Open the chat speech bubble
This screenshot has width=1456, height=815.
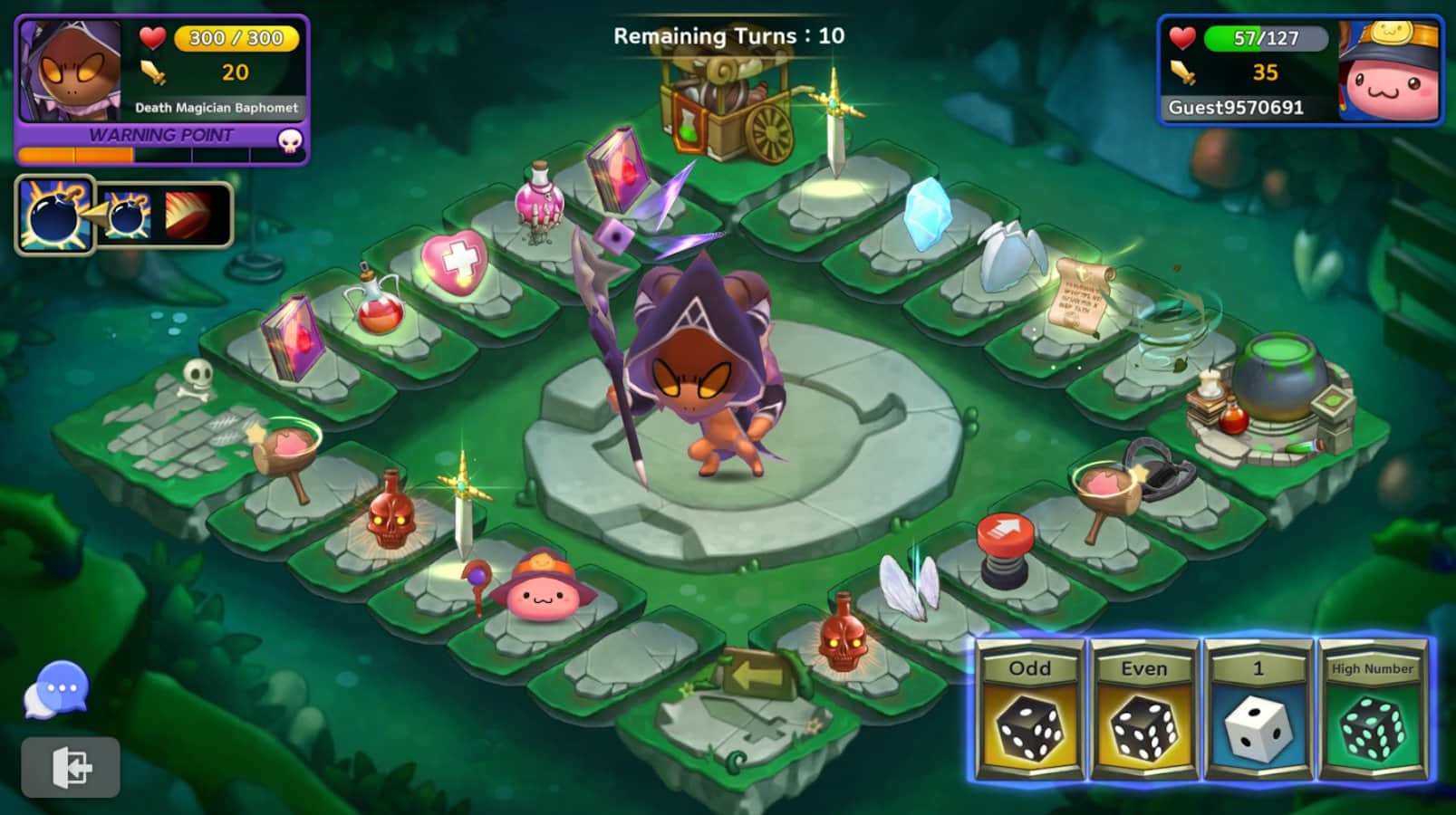click(58, 690)
